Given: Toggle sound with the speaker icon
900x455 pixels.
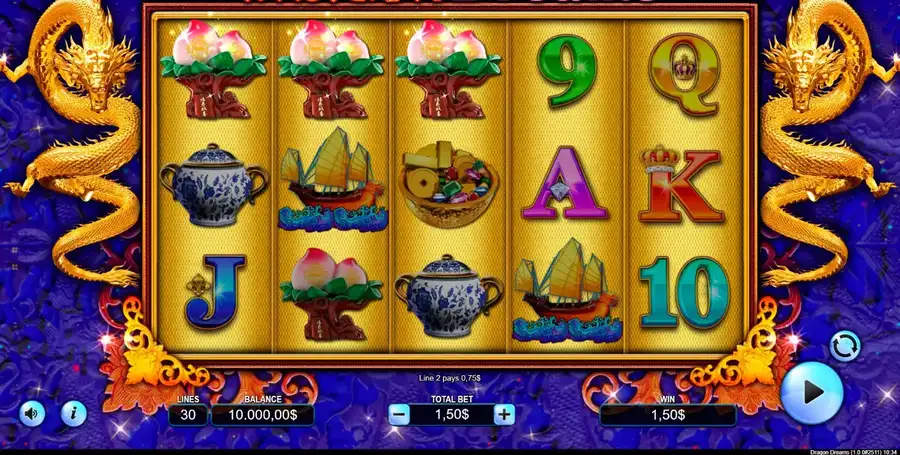Looking at the screenshot, I should [x=32, y=412].
